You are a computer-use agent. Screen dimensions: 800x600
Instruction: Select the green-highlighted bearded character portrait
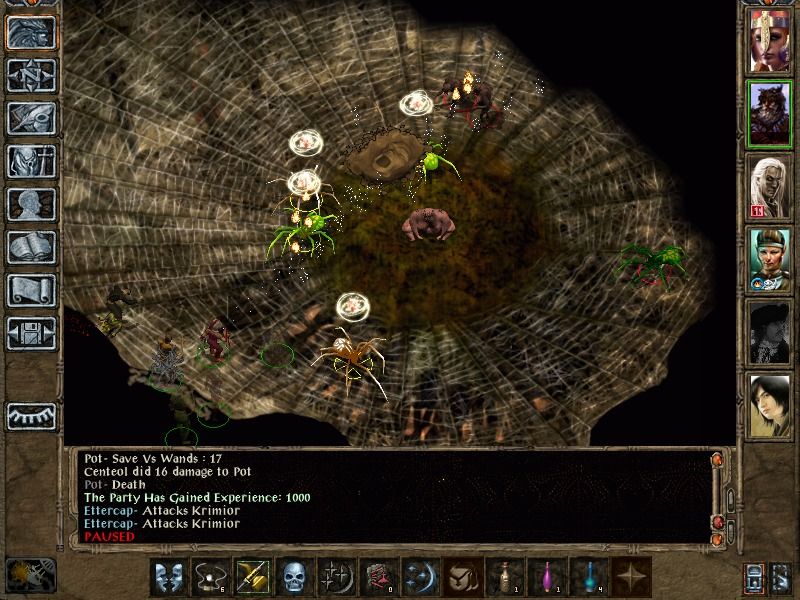770,113
